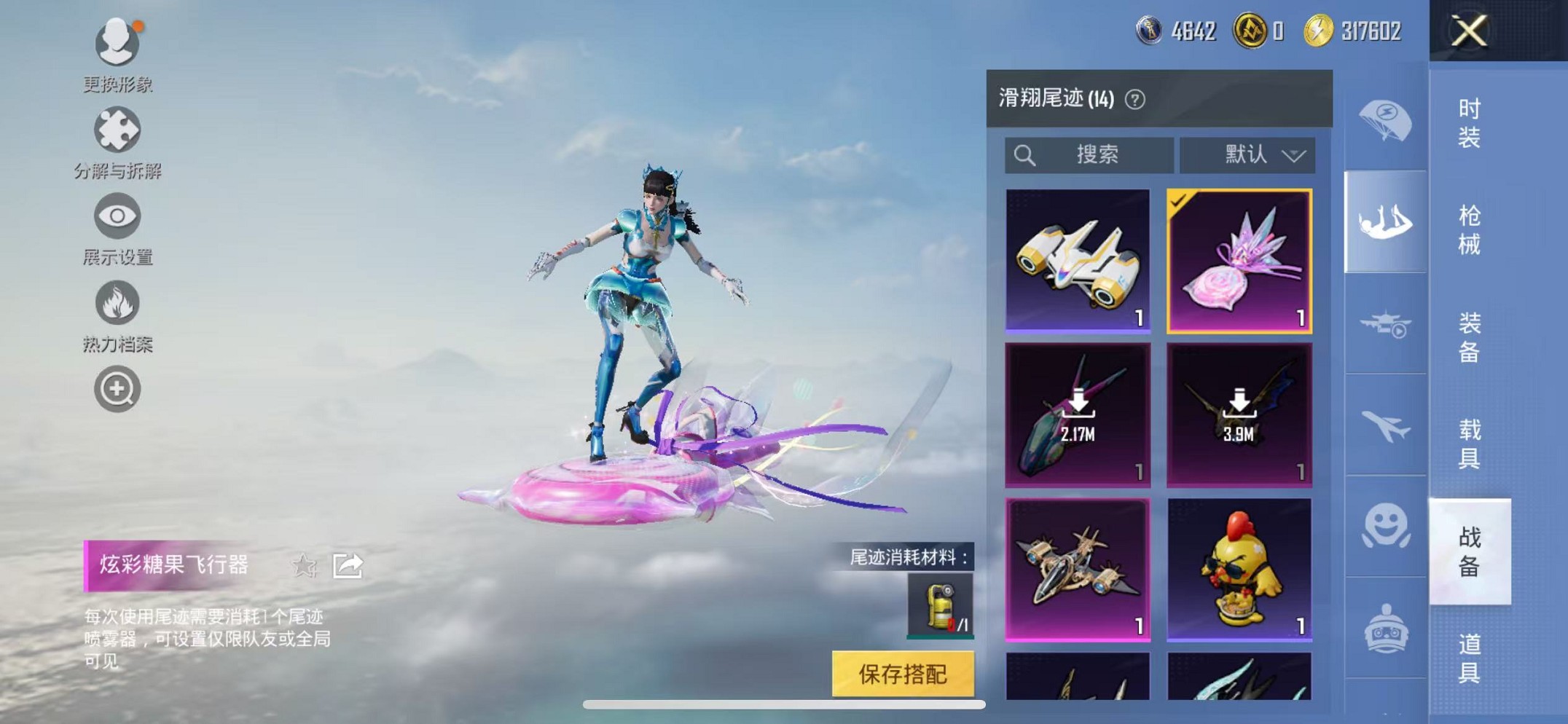Select the skydiving glider icon
The width and height of the screenshot is (1568, 724).
[1385, 219]
